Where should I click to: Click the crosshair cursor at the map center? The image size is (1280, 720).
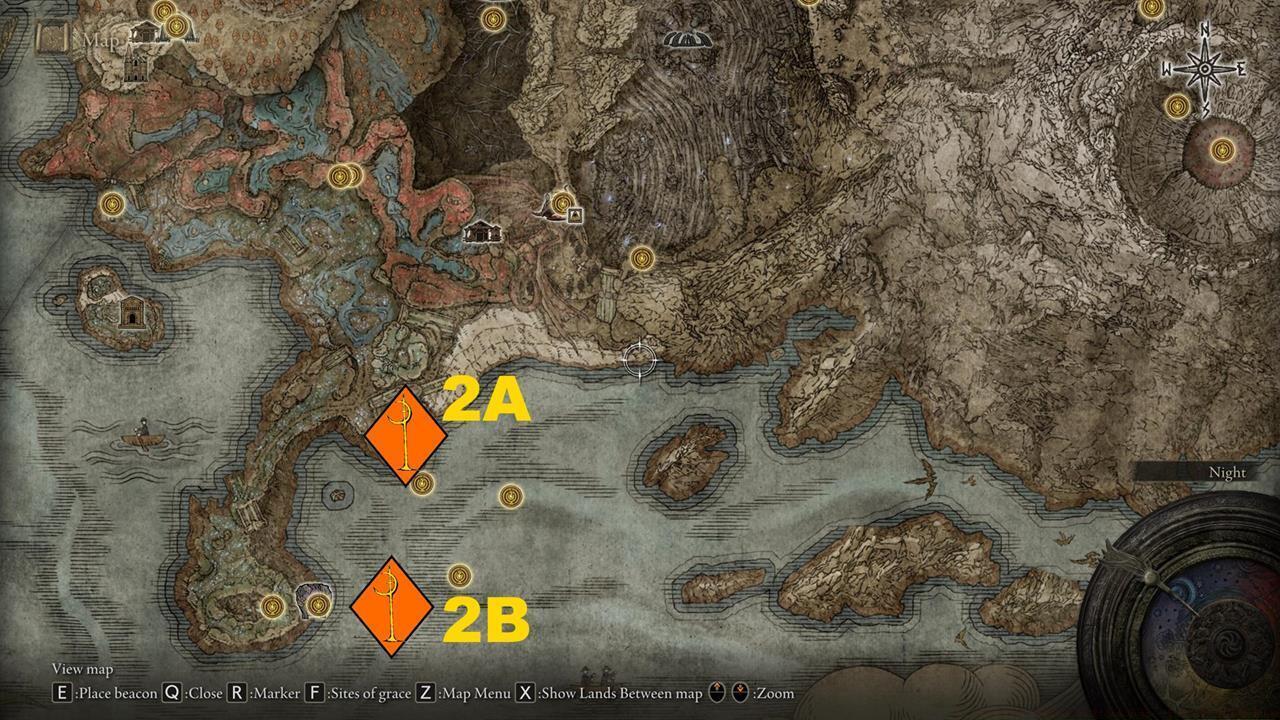(x=638, y=361)
